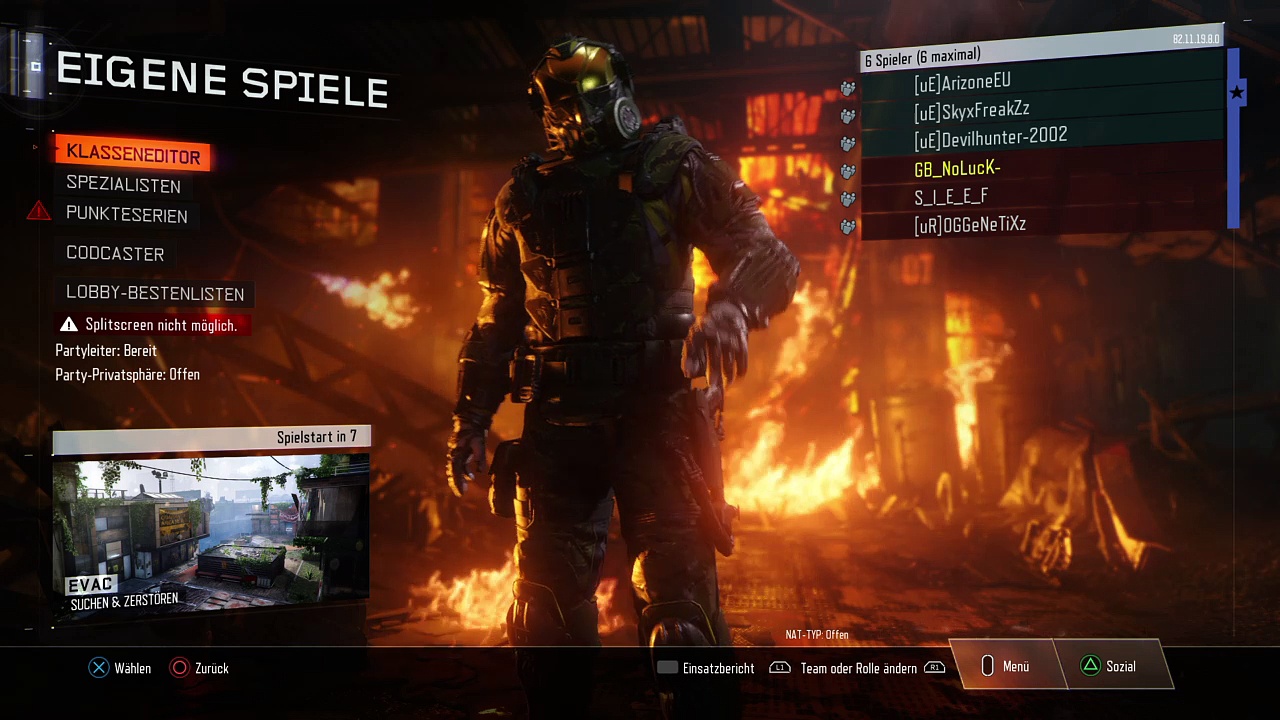Select player [uE]ArizoneEU in lobby list

[x=1040, y=84]
